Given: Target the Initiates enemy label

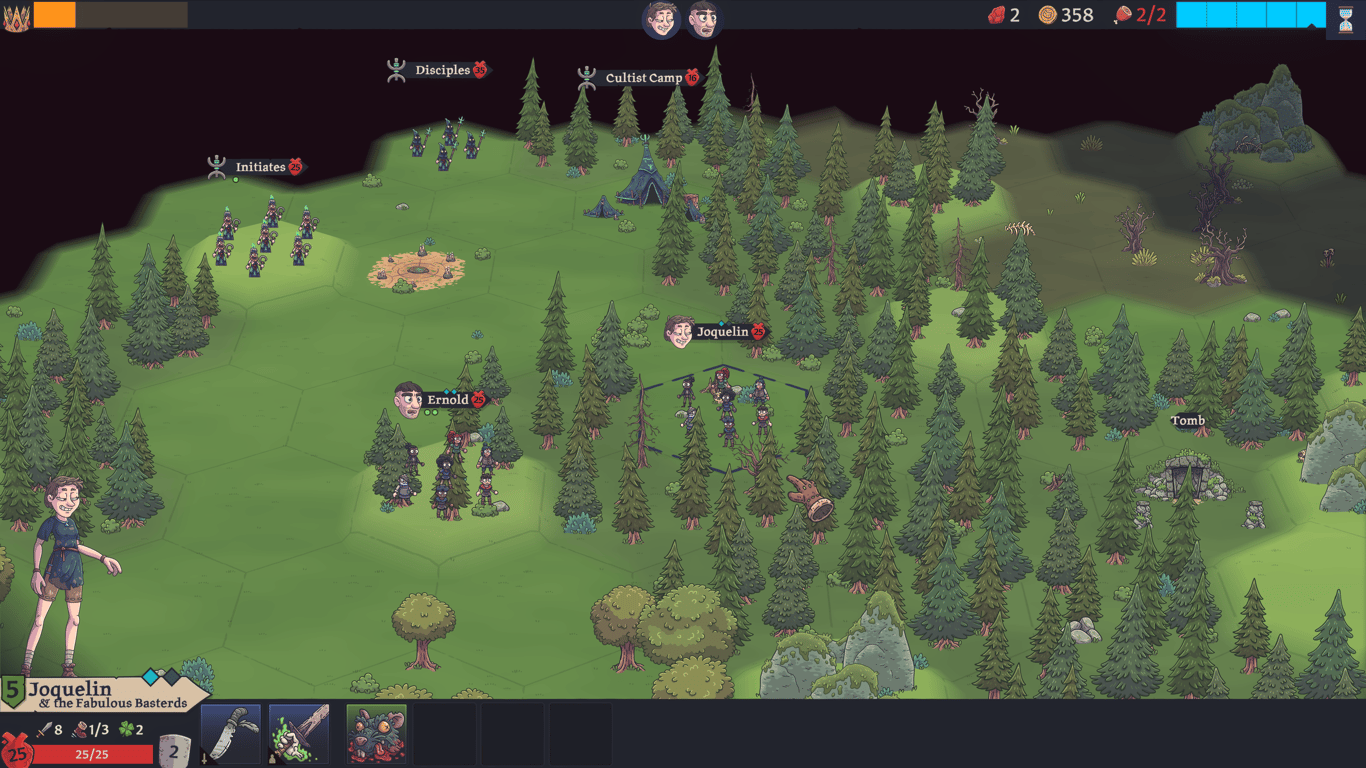Looking at the screenshot, I should click(x=260, y=167).
